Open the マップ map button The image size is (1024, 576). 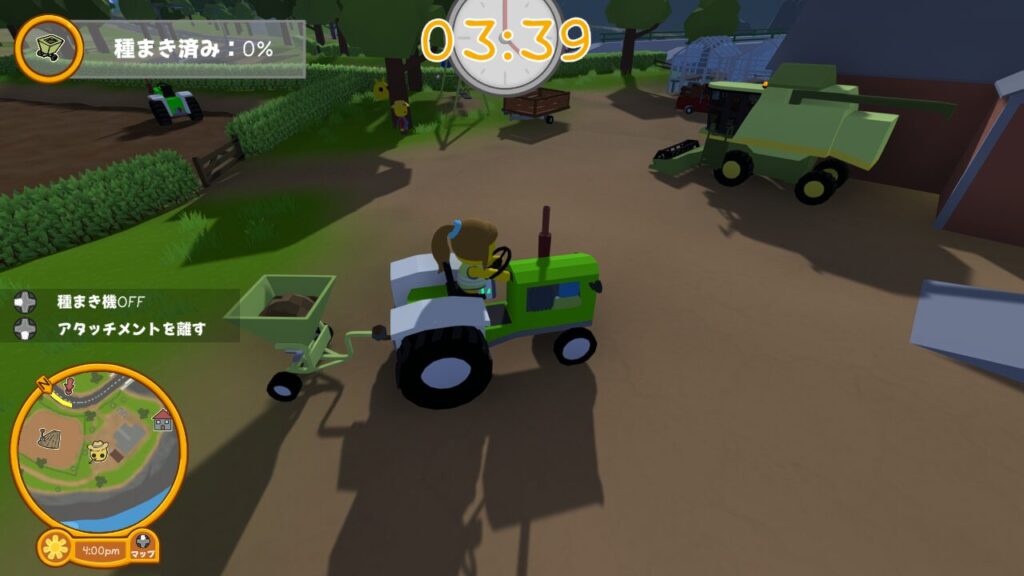pos(144,546)
